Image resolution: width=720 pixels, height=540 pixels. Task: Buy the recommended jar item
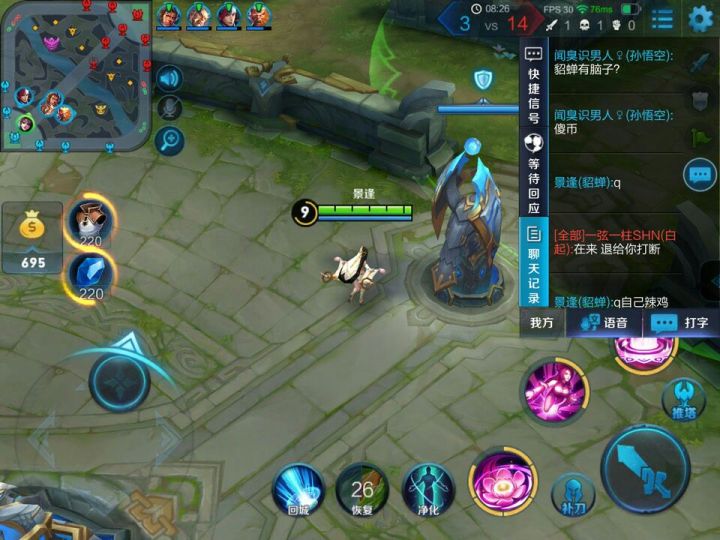point(91,223)
